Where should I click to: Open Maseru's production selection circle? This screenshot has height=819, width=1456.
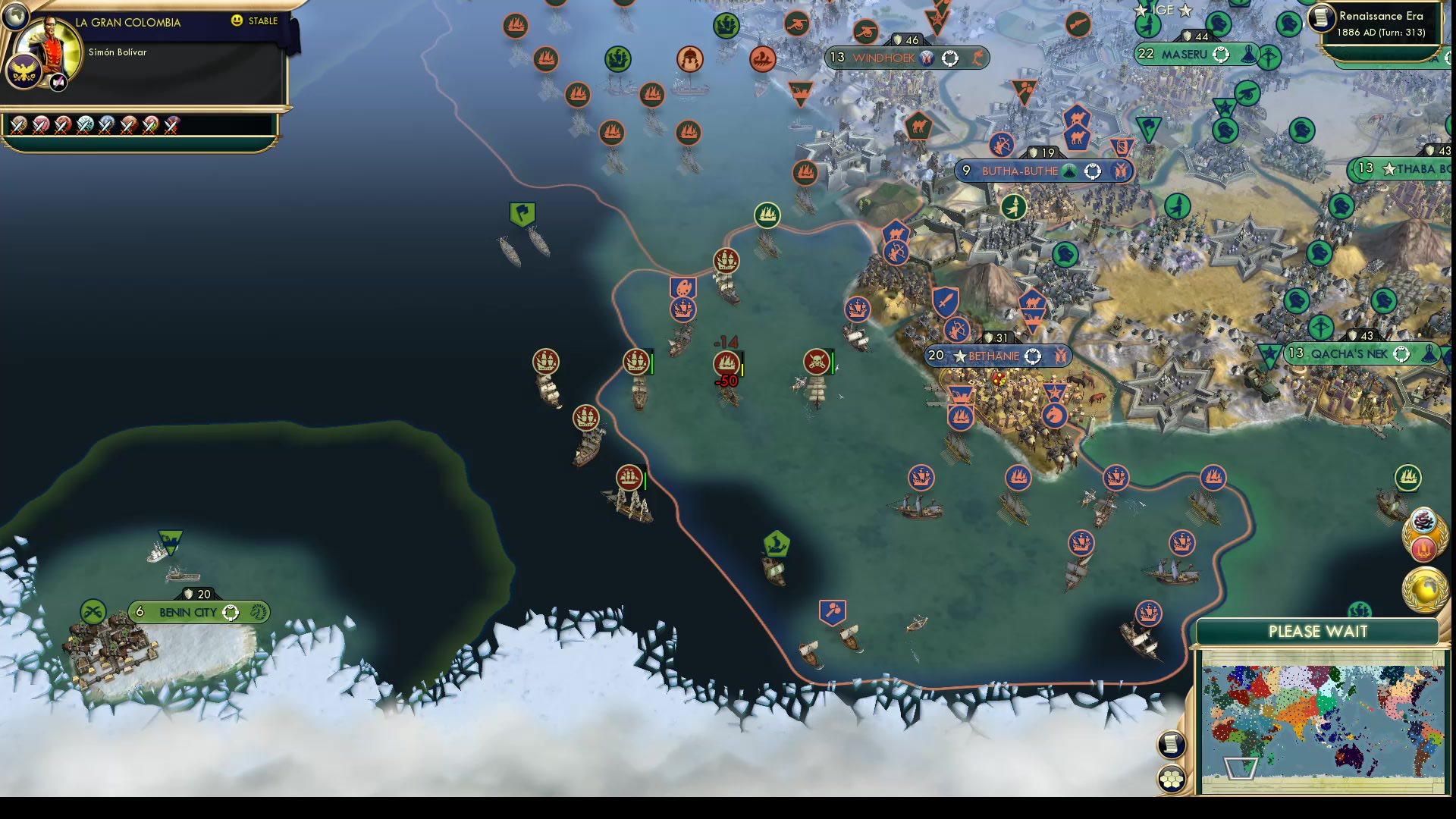(x=1221, y=54)
